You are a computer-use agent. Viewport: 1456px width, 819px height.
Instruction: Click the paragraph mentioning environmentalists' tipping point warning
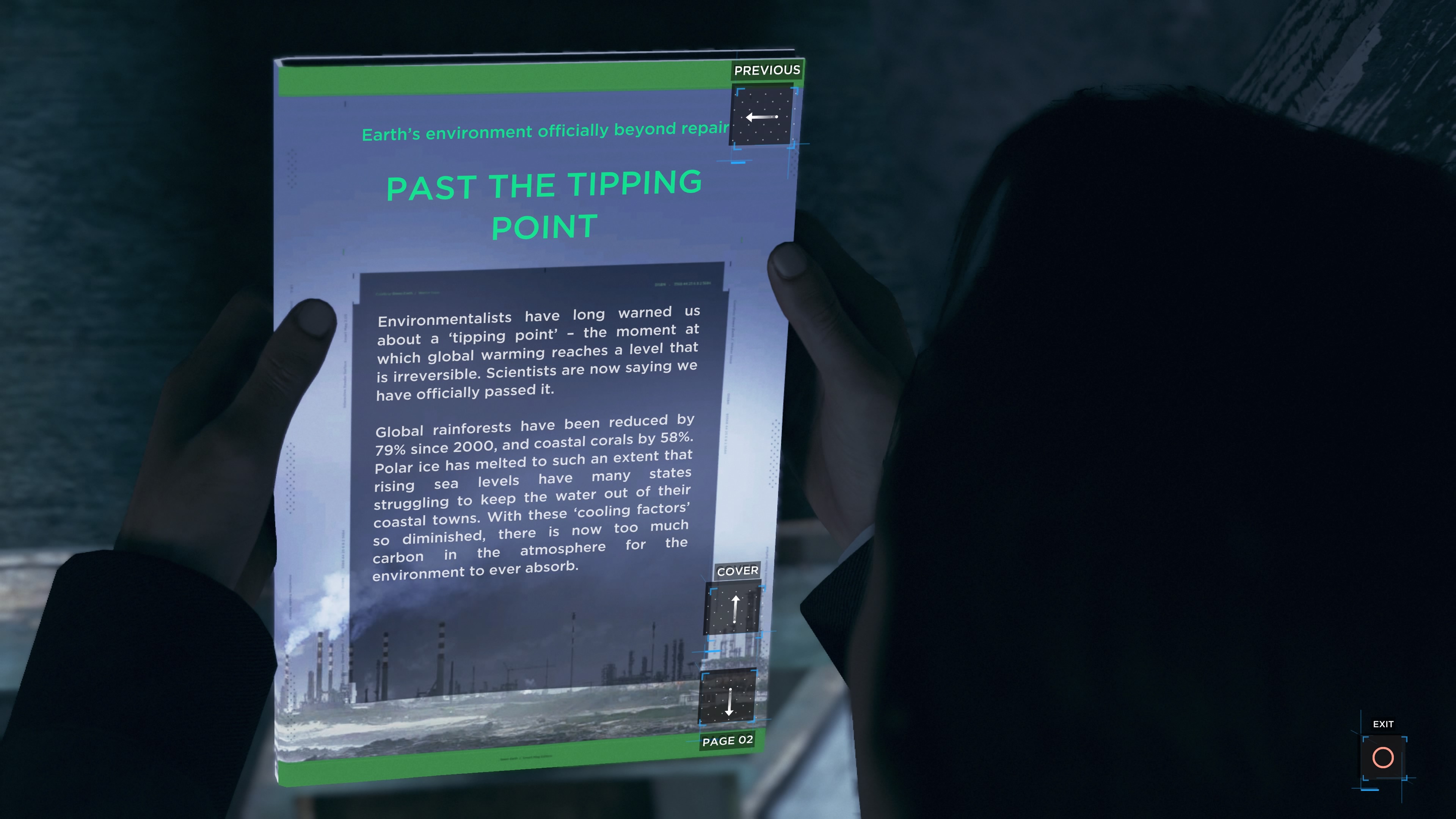pos(537,350)
